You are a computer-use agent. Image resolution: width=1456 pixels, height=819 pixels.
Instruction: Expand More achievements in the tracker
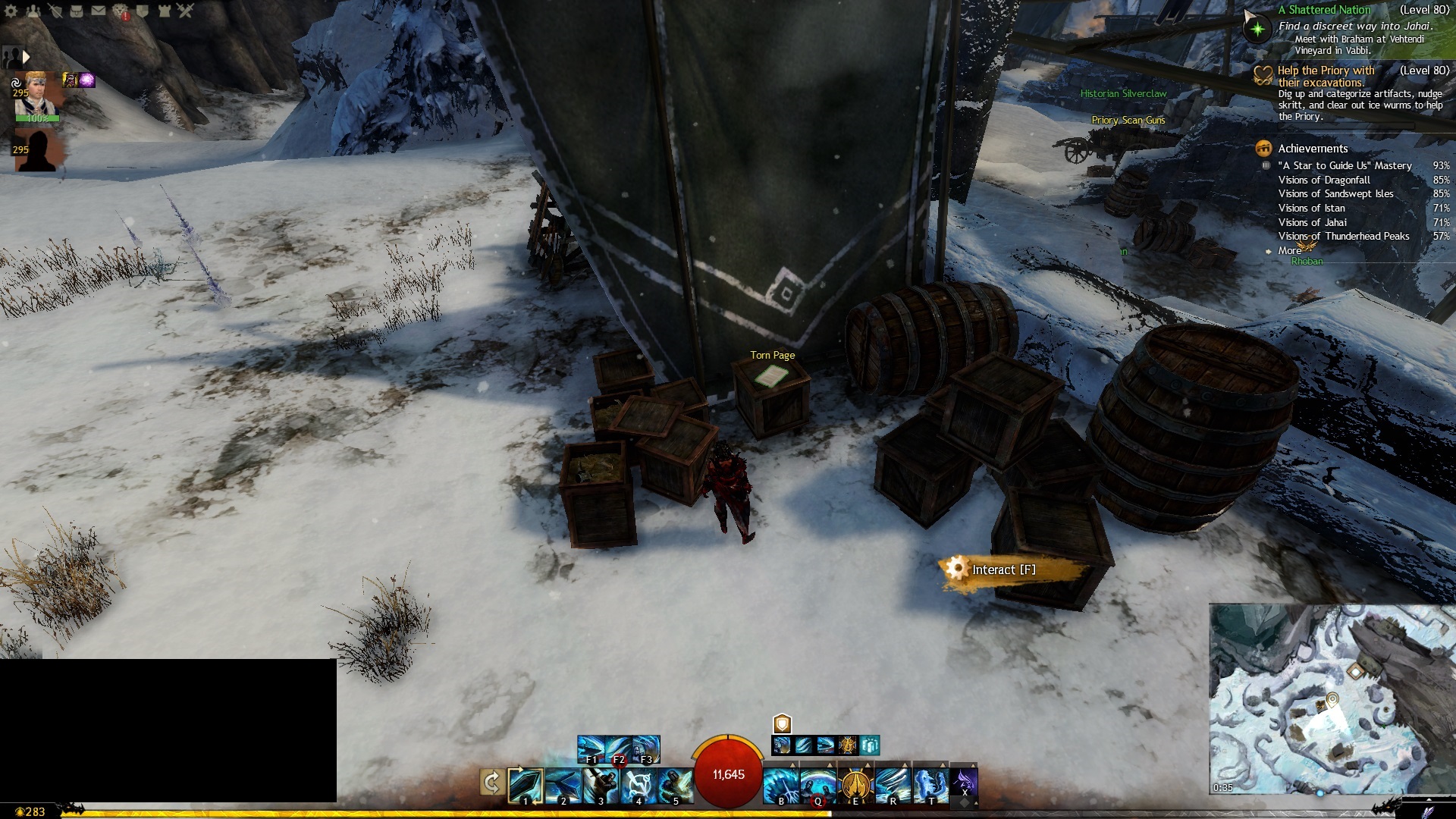tap(1289, 250)
